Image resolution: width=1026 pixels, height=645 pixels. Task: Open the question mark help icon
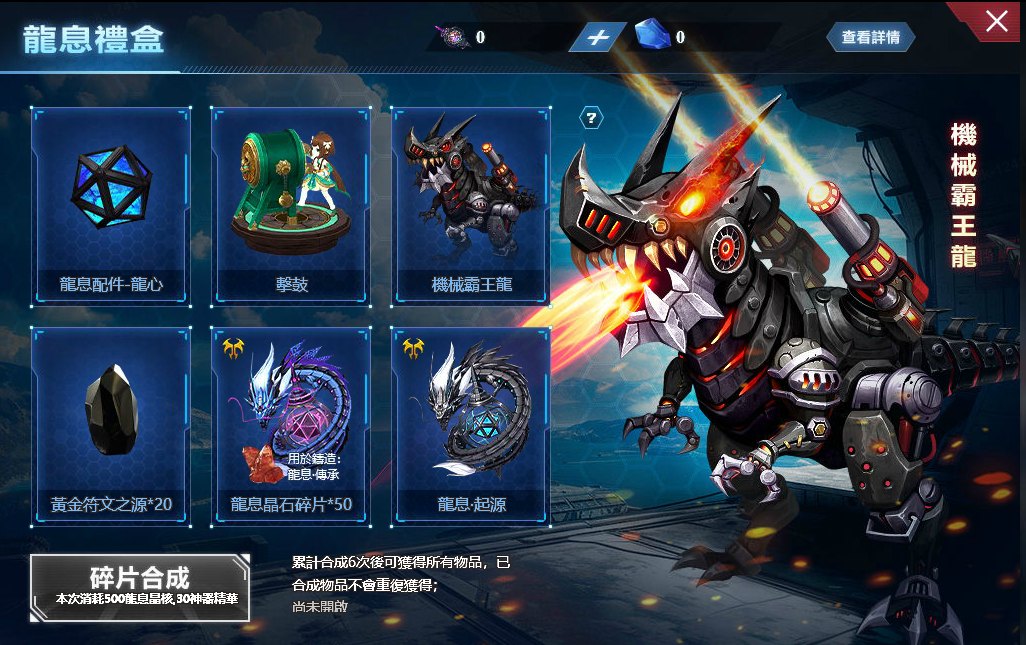pos(592,118)
